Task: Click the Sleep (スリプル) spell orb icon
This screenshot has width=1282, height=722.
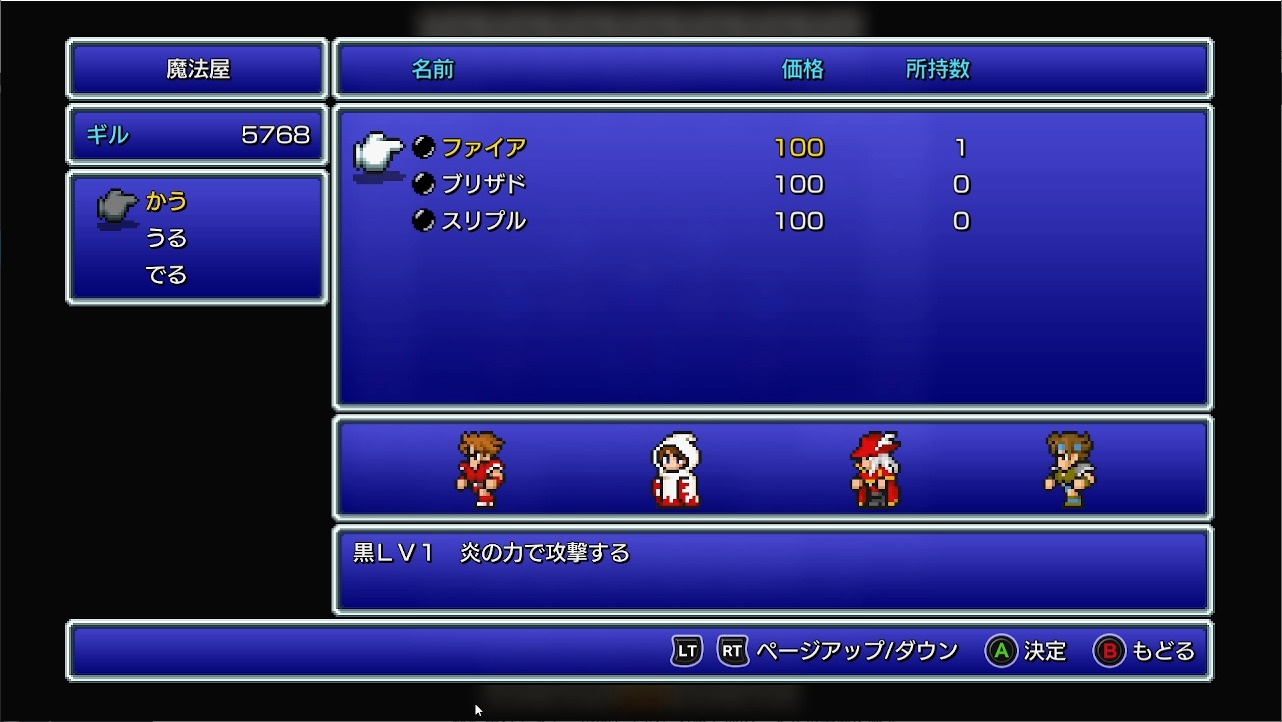Action: tap(422, 221)
